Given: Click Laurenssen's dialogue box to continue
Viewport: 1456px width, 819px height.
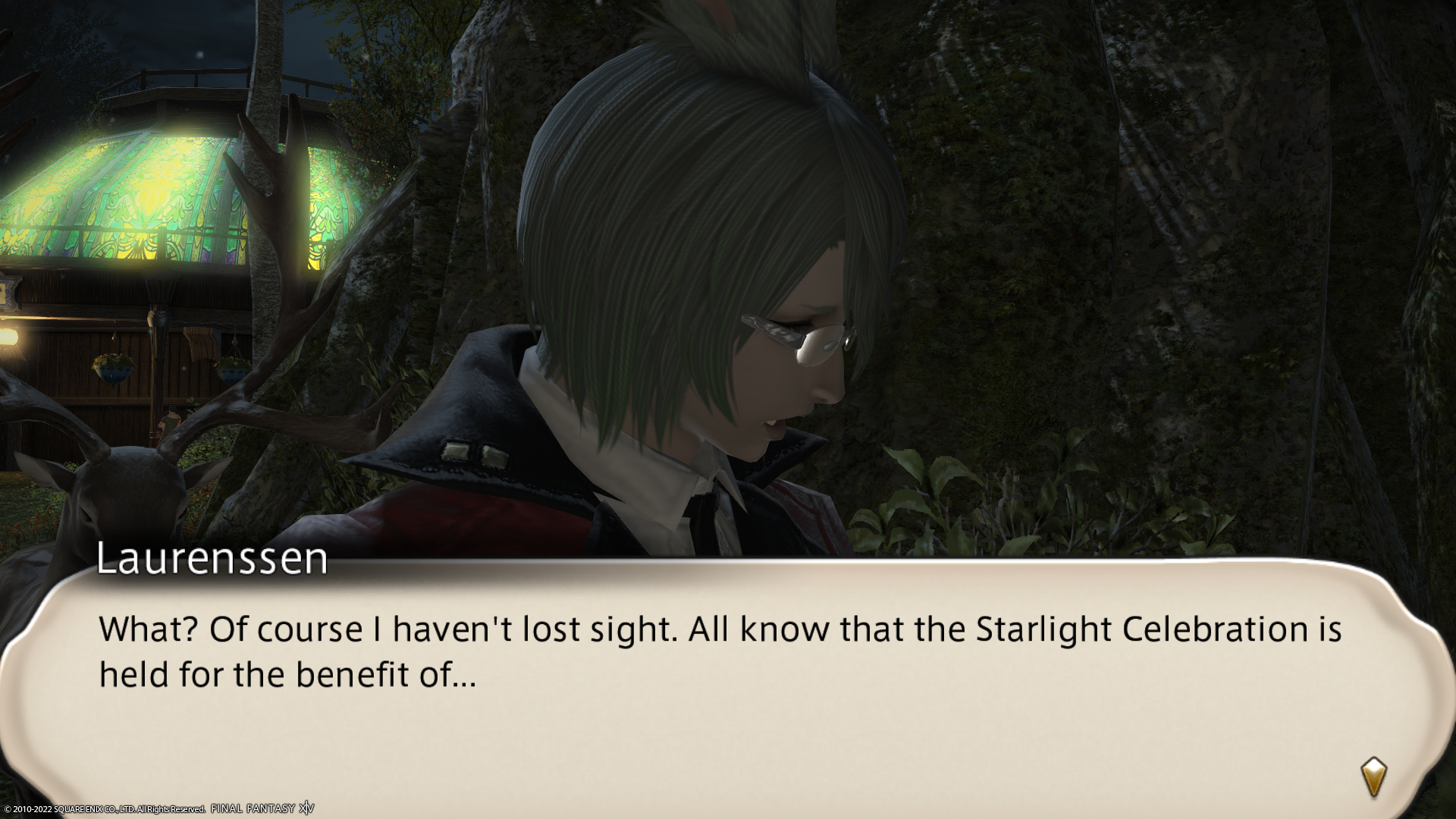Looking at the screenshot, I should coord(720,682).
